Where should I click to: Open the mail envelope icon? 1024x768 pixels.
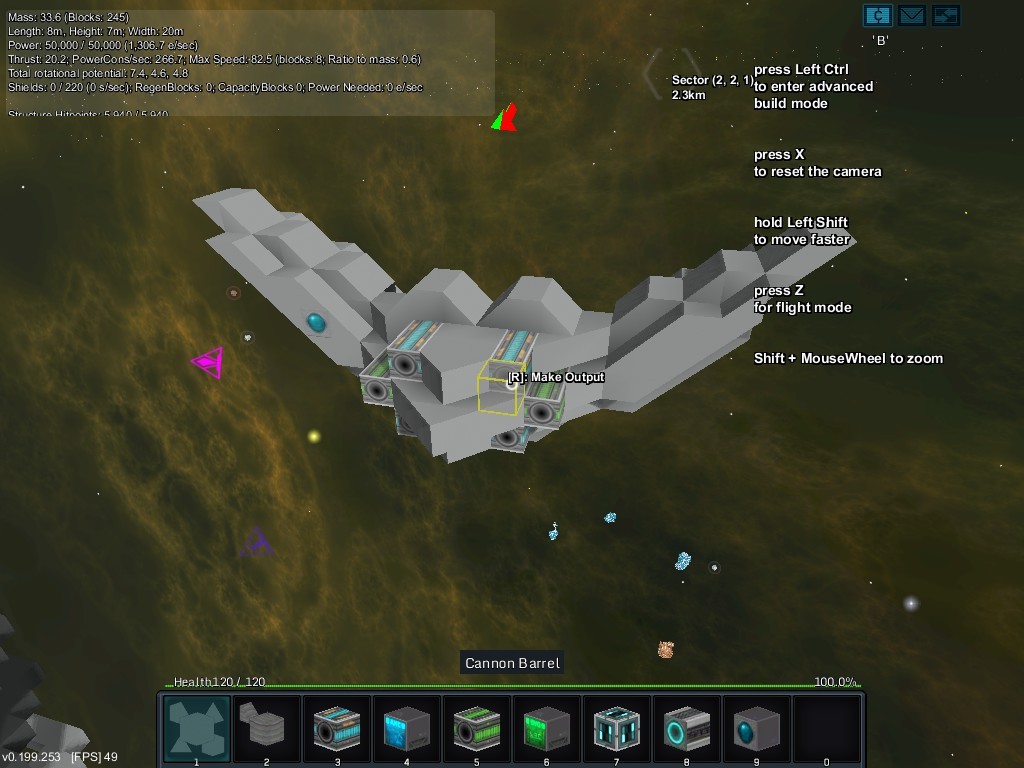[911, 15]
